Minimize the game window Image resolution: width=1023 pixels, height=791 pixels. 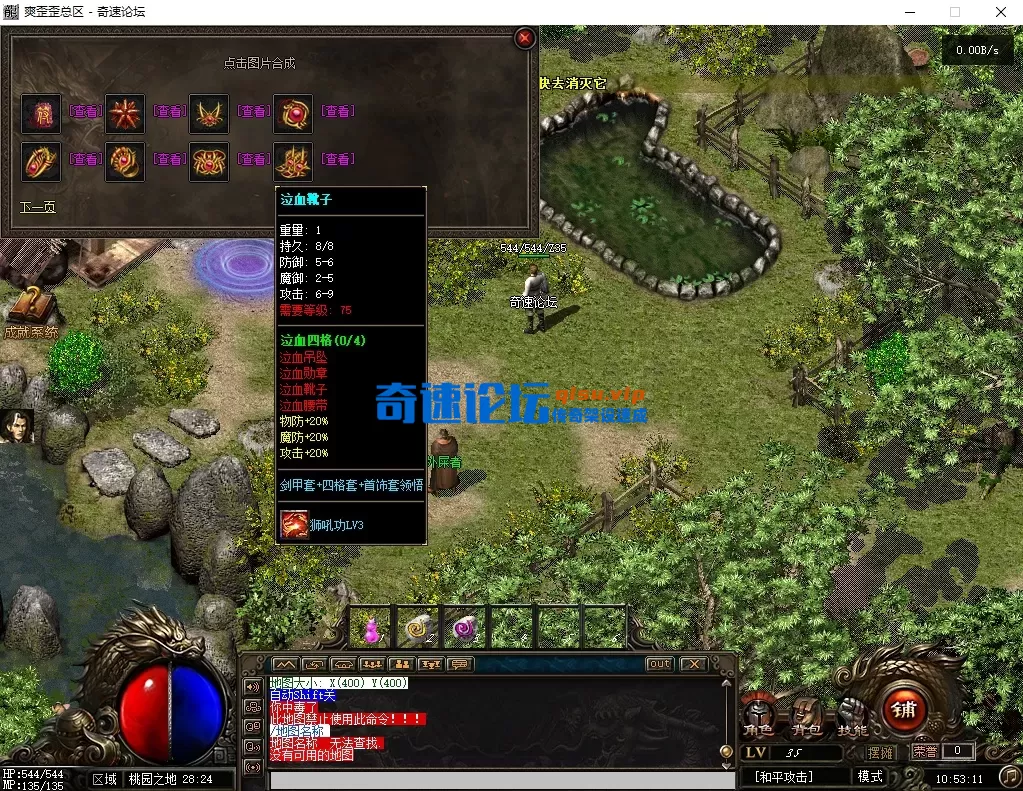[x=909, y=12]
